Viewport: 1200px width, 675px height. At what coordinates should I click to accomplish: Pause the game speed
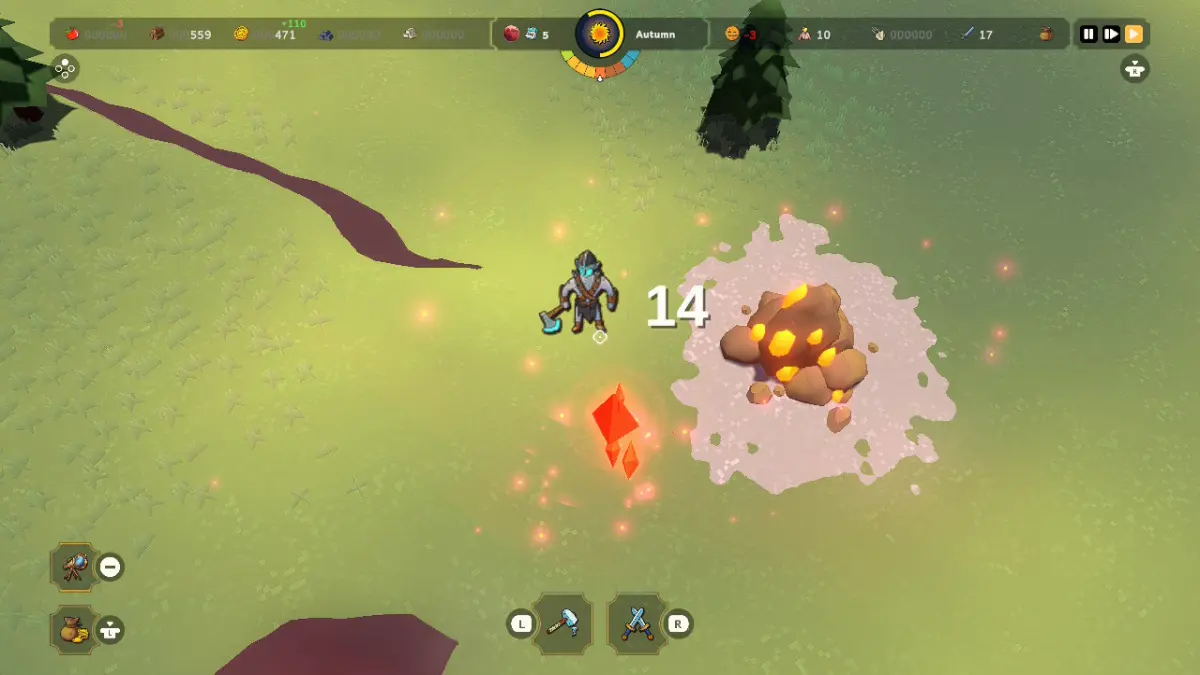(1089, 34)
